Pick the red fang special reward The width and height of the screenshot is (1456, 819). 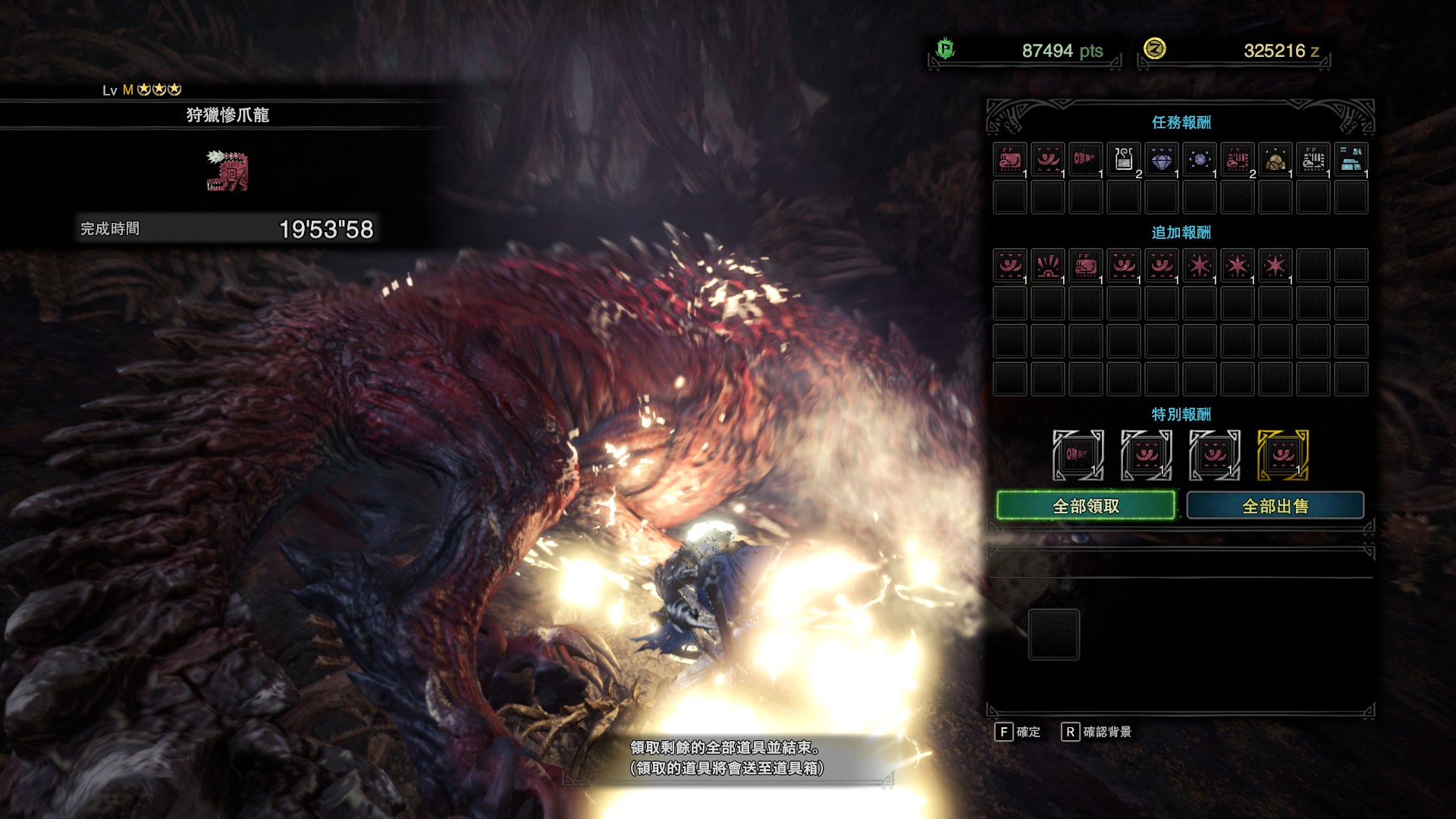pyautogui.click(x=1078, y=455)
